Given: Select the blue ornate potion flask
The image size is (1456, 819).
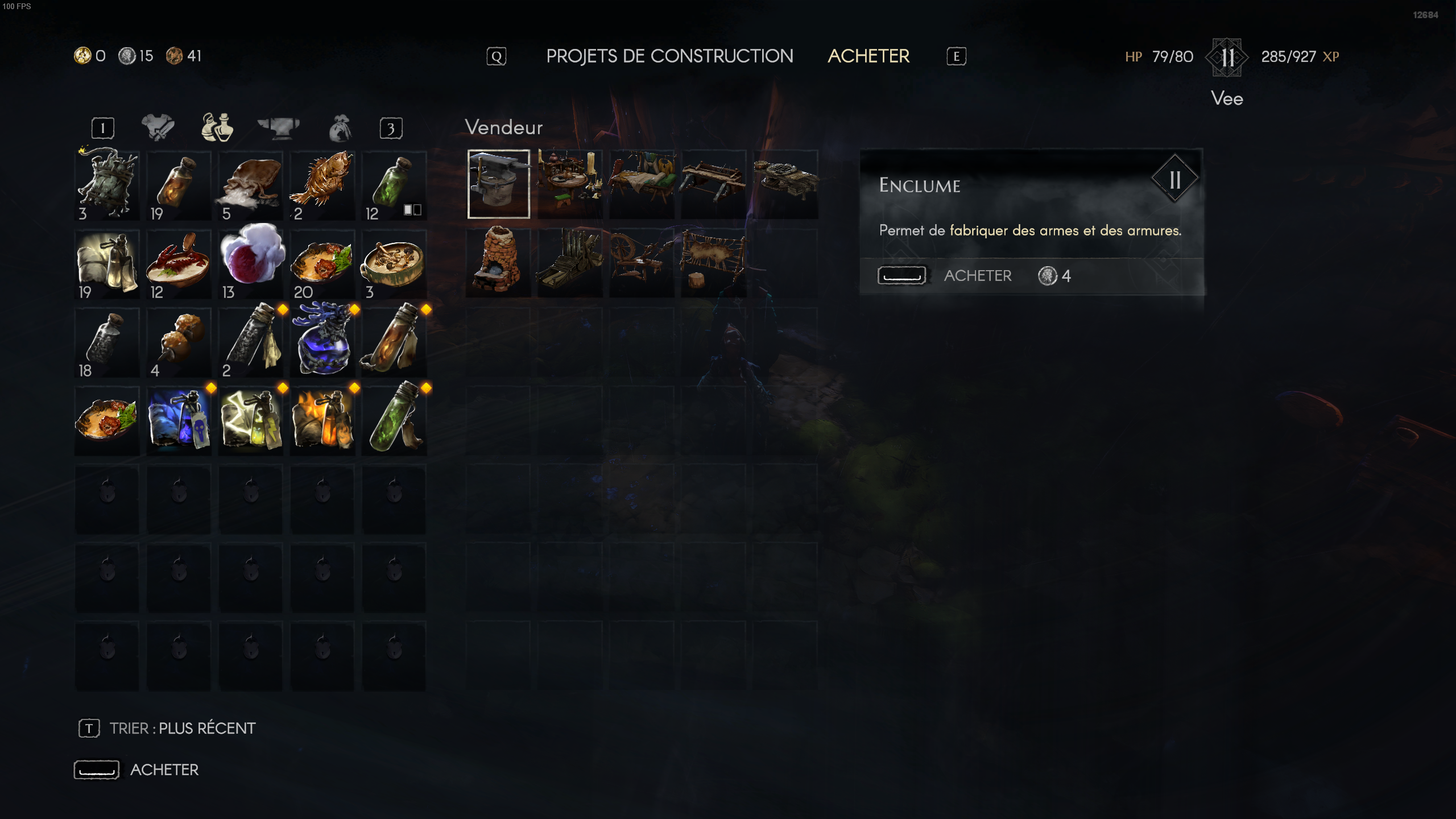Looking at the screenshot, I should pyautogui.click(x=322, y=341).
